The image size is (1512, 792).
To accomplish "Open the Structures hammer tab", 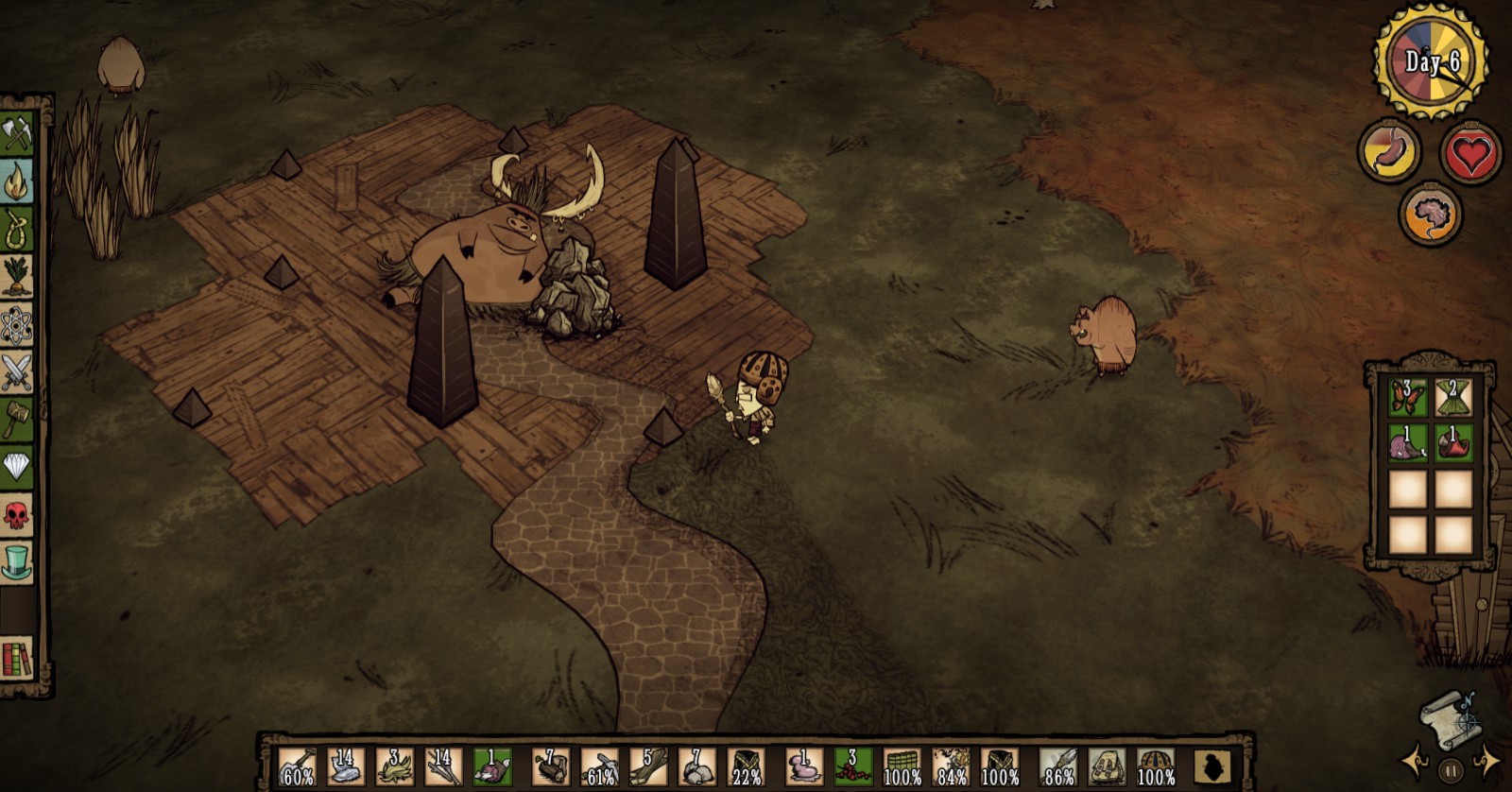I will click(17, 420).
